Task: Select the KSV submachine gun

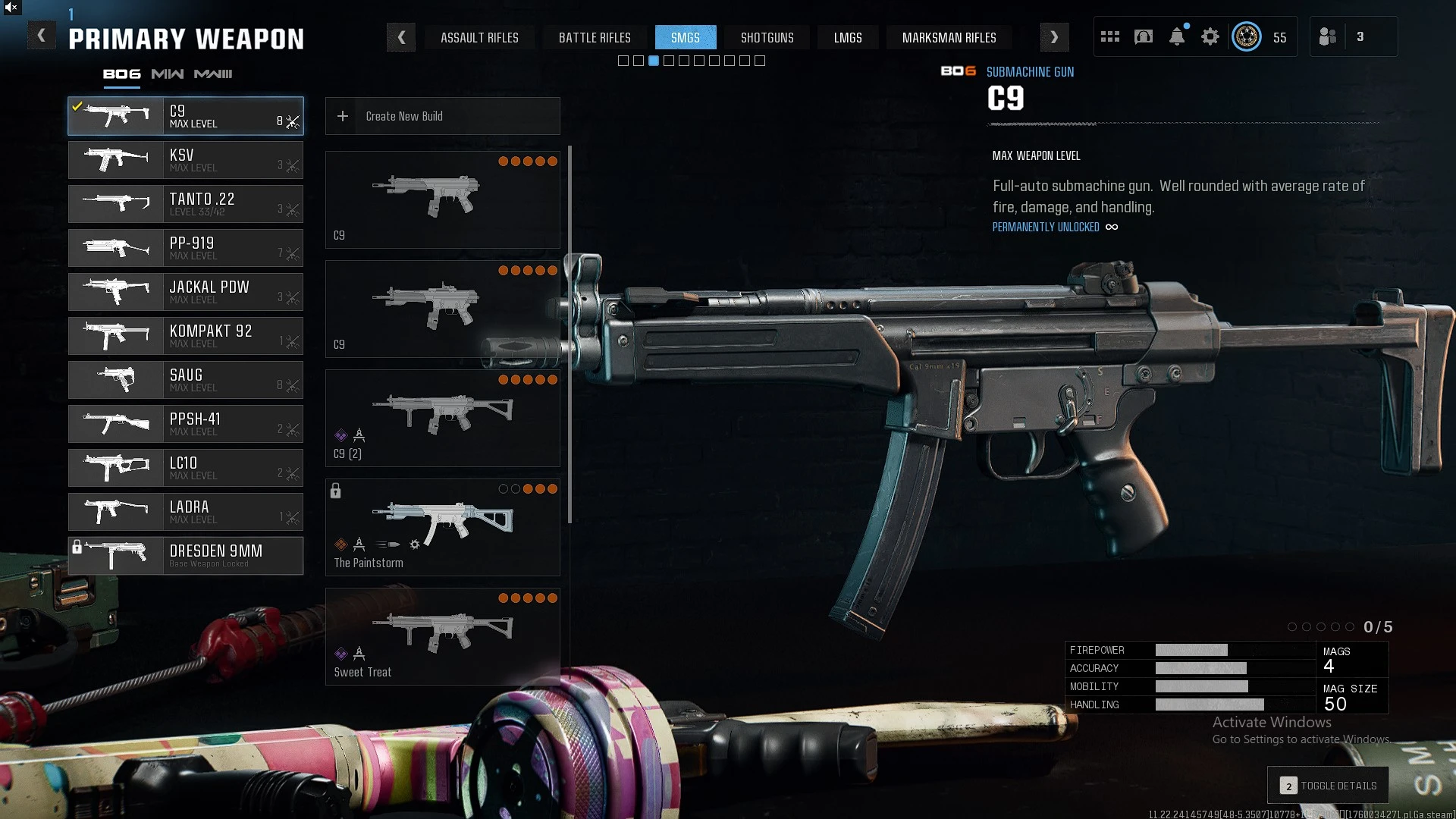Action: (x=186, y=160)
